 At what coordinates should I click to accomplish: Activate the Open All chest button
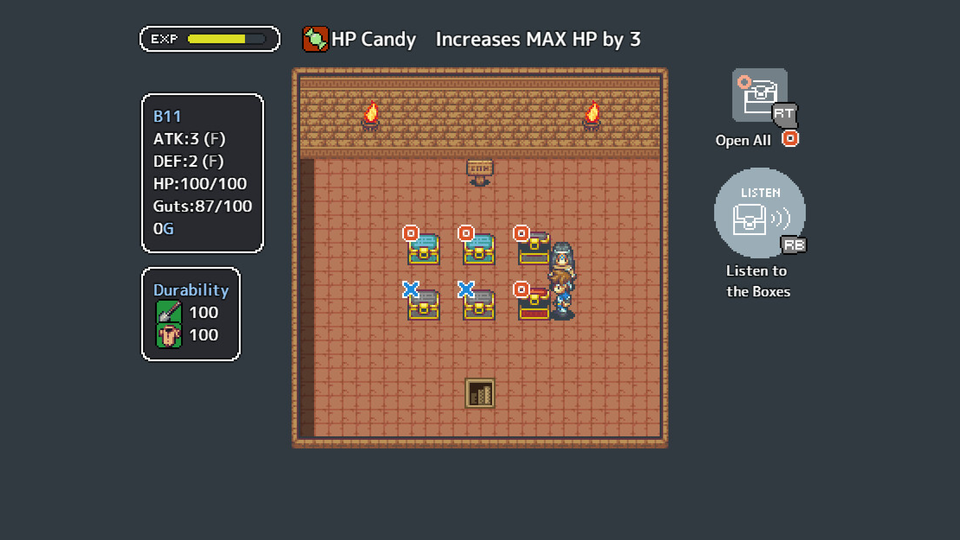(x=760, y=96)
